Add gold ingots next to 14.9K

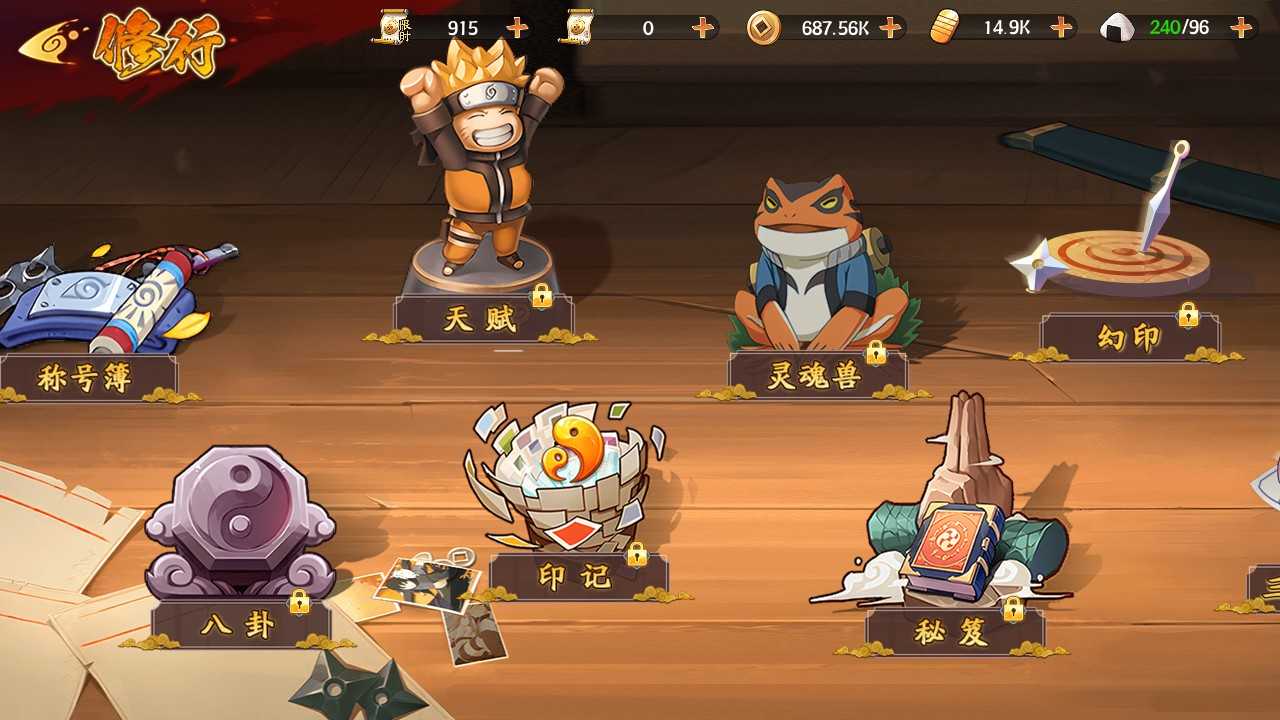click(x=1061, y=28)
